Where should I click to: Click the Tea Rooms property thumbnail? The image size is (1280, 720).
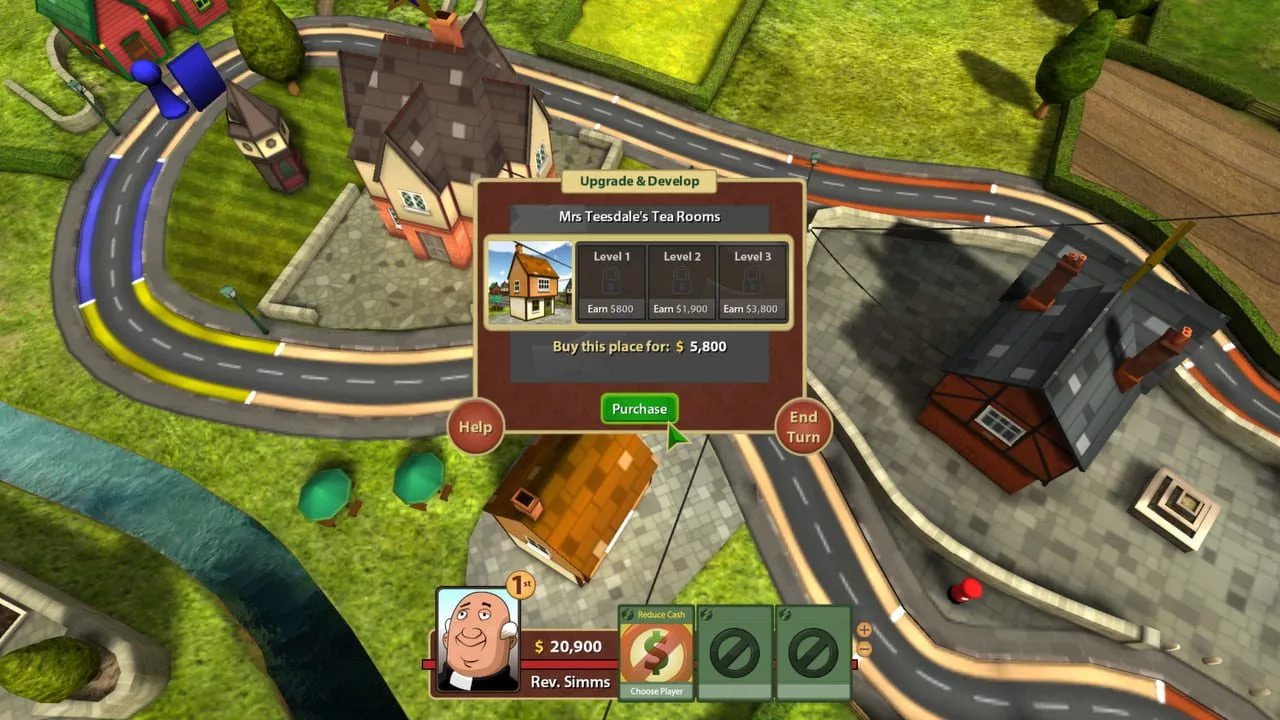point(528,283)
